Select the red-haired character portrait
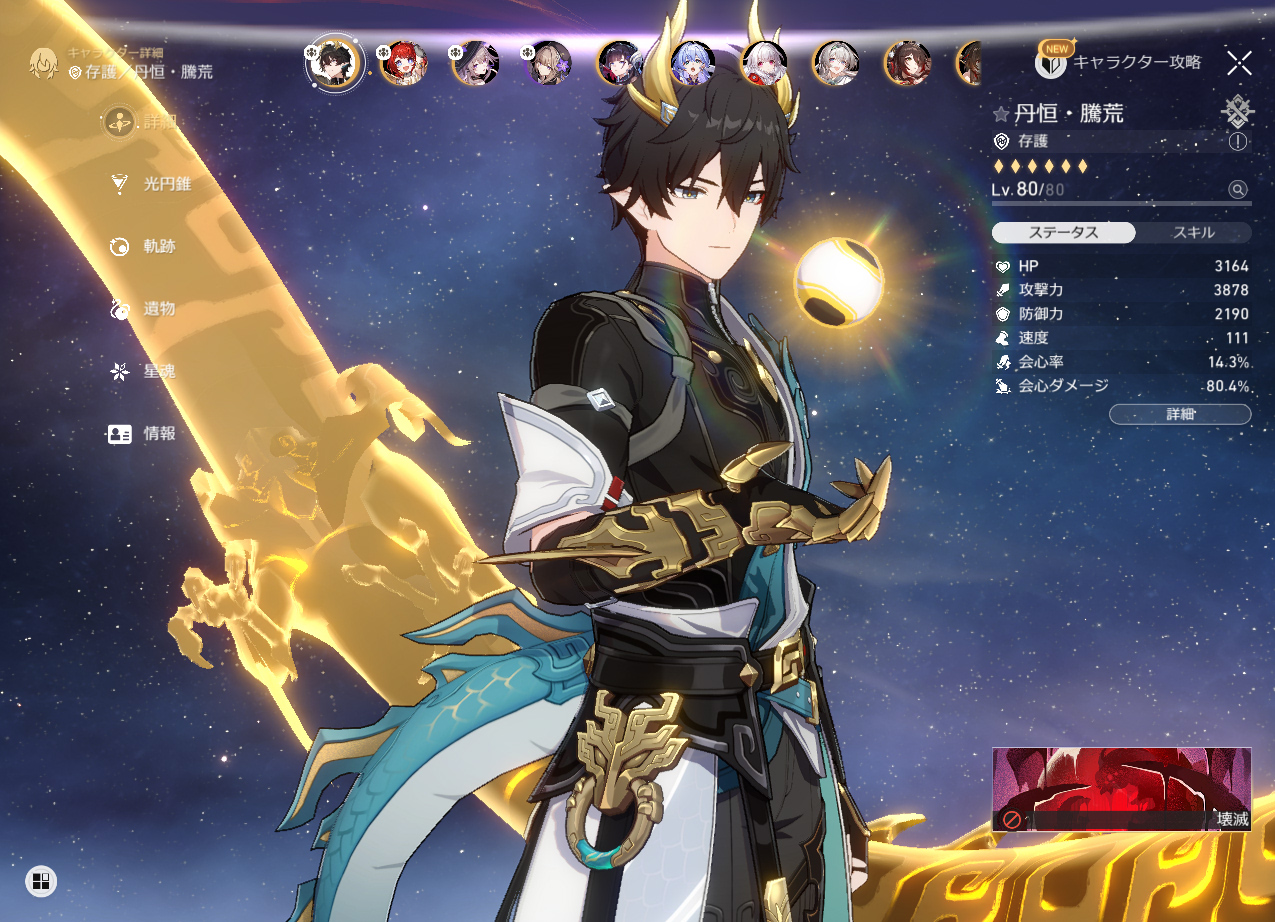The height and width of the screenshot is (922, 1275). pyautogui.click(x=404, y=63)
